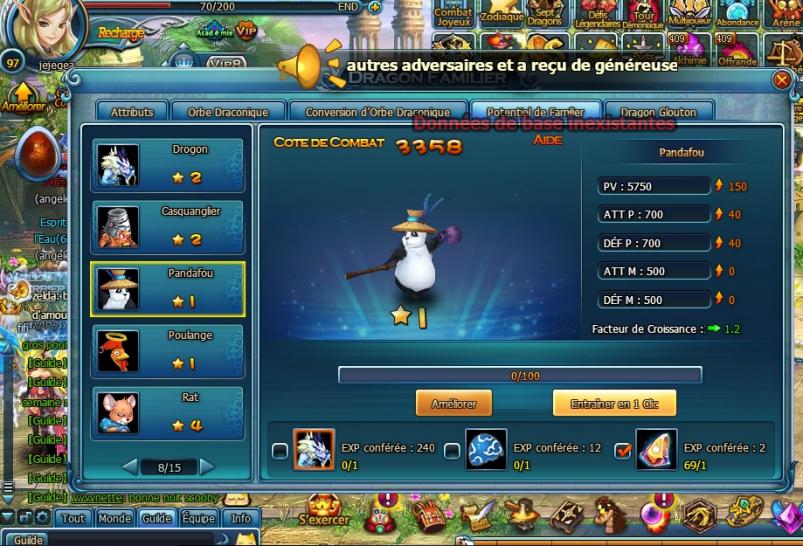Choose Casquanglier from the familiar list
Screen dimensions: 803x546
tap(167, 226)
